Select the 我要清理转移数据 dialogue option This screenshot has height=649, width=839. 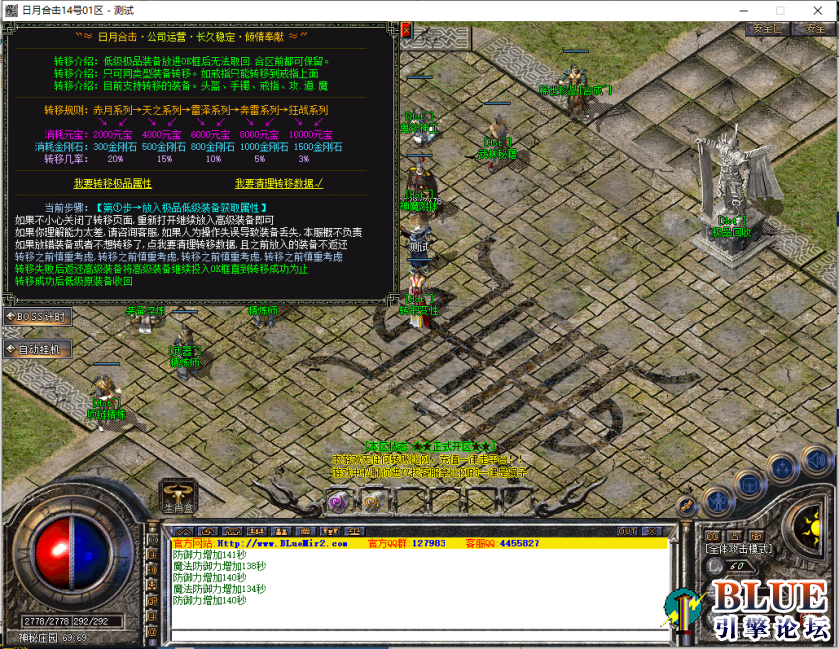pyautogui.click(x=279, y=184)
